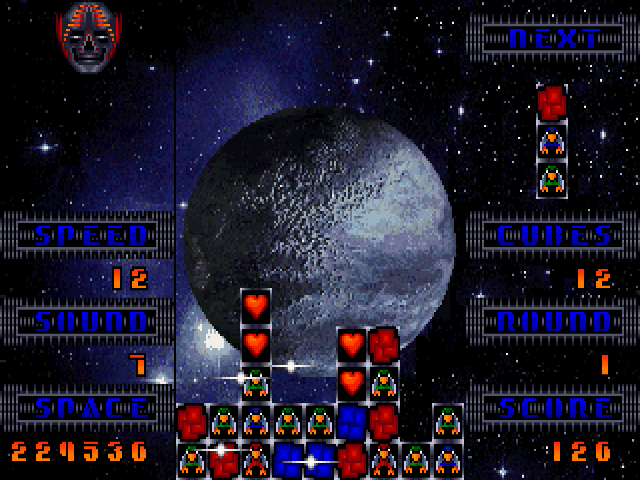Select the next-piece preview column
Viewport: 640px width, 480px height.
[x=552, y=141]
